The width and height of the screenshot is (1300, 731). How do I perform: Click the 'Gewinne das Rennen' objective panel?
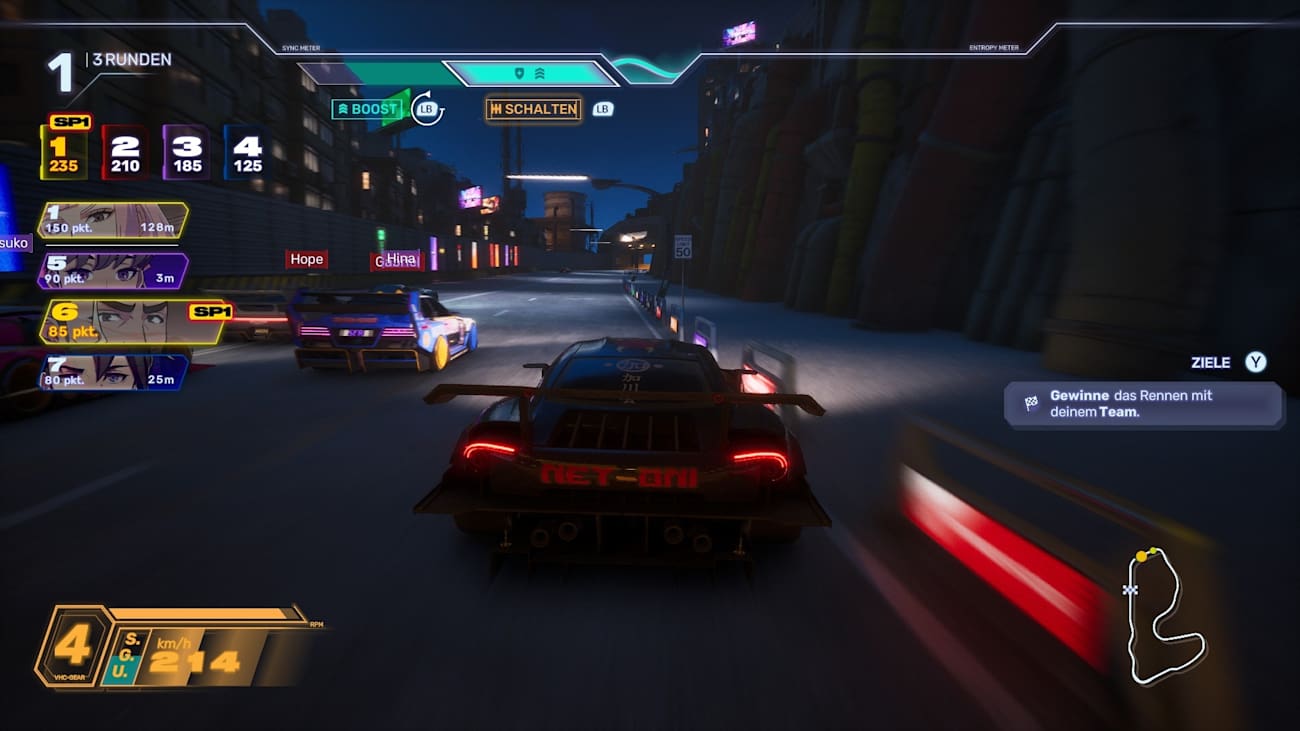[1143, 403]
